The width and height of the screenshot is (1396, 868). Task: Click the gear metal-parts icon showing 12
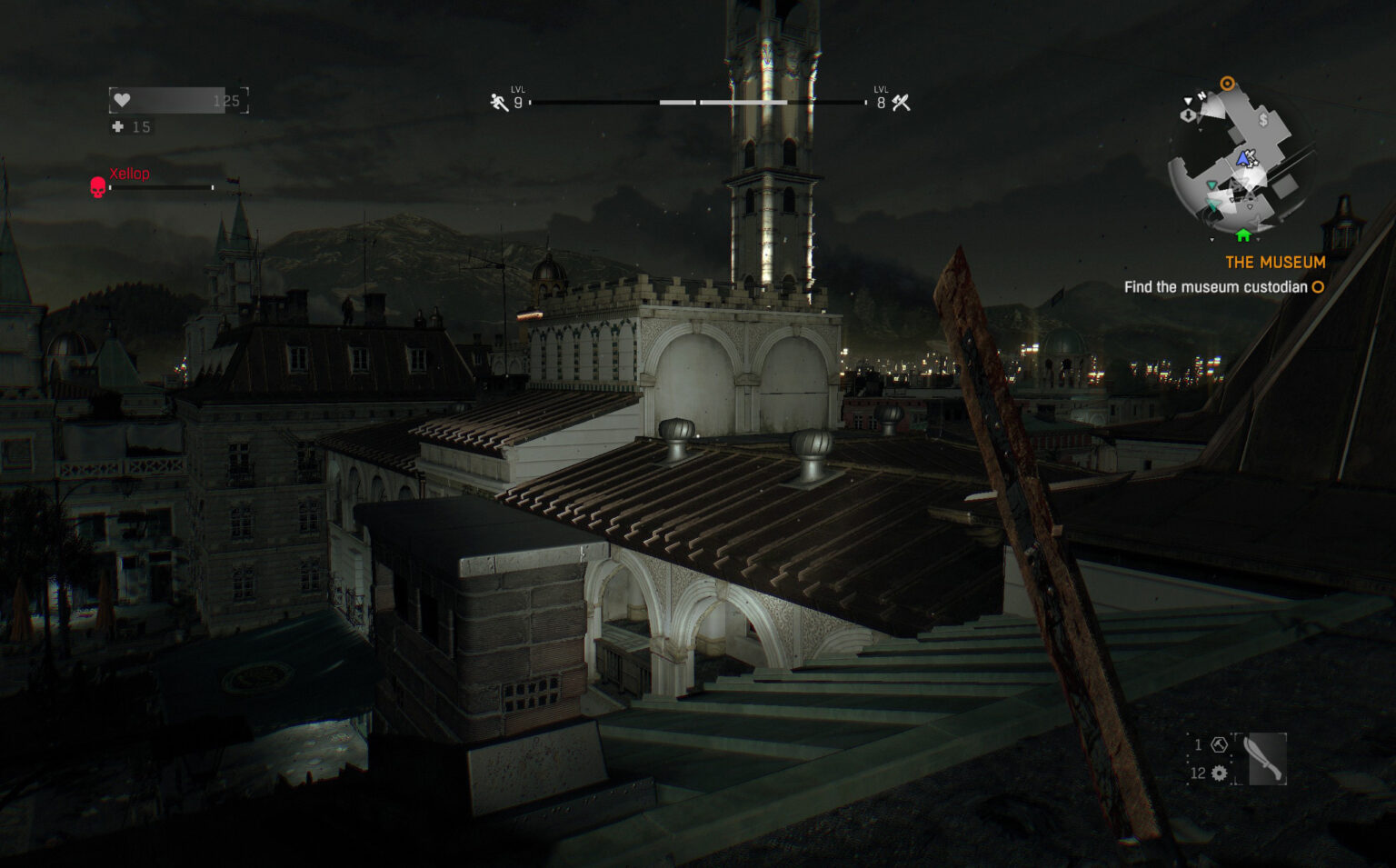point(1219,773)
